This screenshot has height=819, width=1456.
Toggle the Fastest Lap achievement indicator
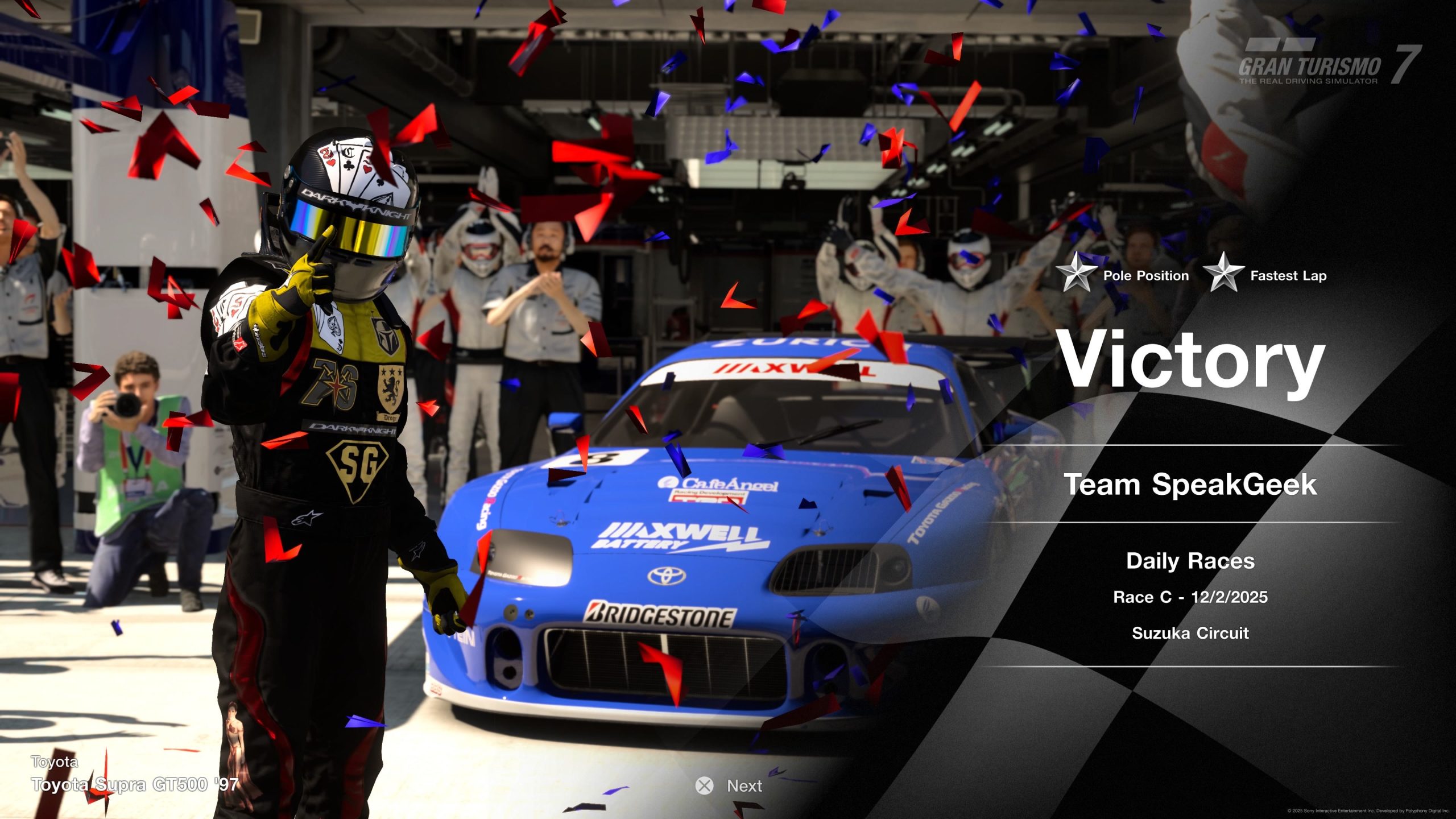click(1285, 276)
